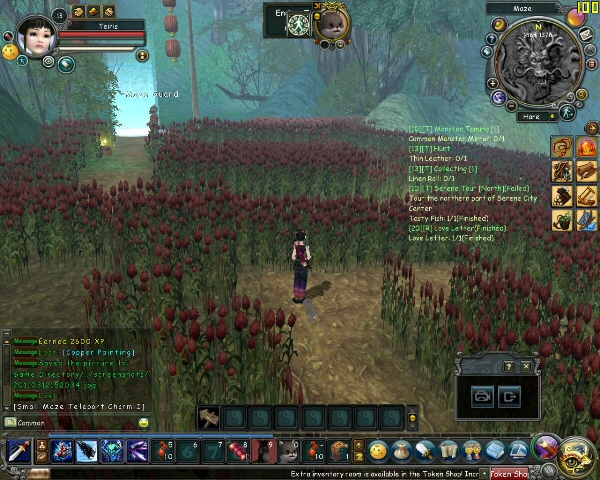Open the Monster Taming quest entry
Image resolution: width=600 pixels, height=480 pixels.
[455, 129]
